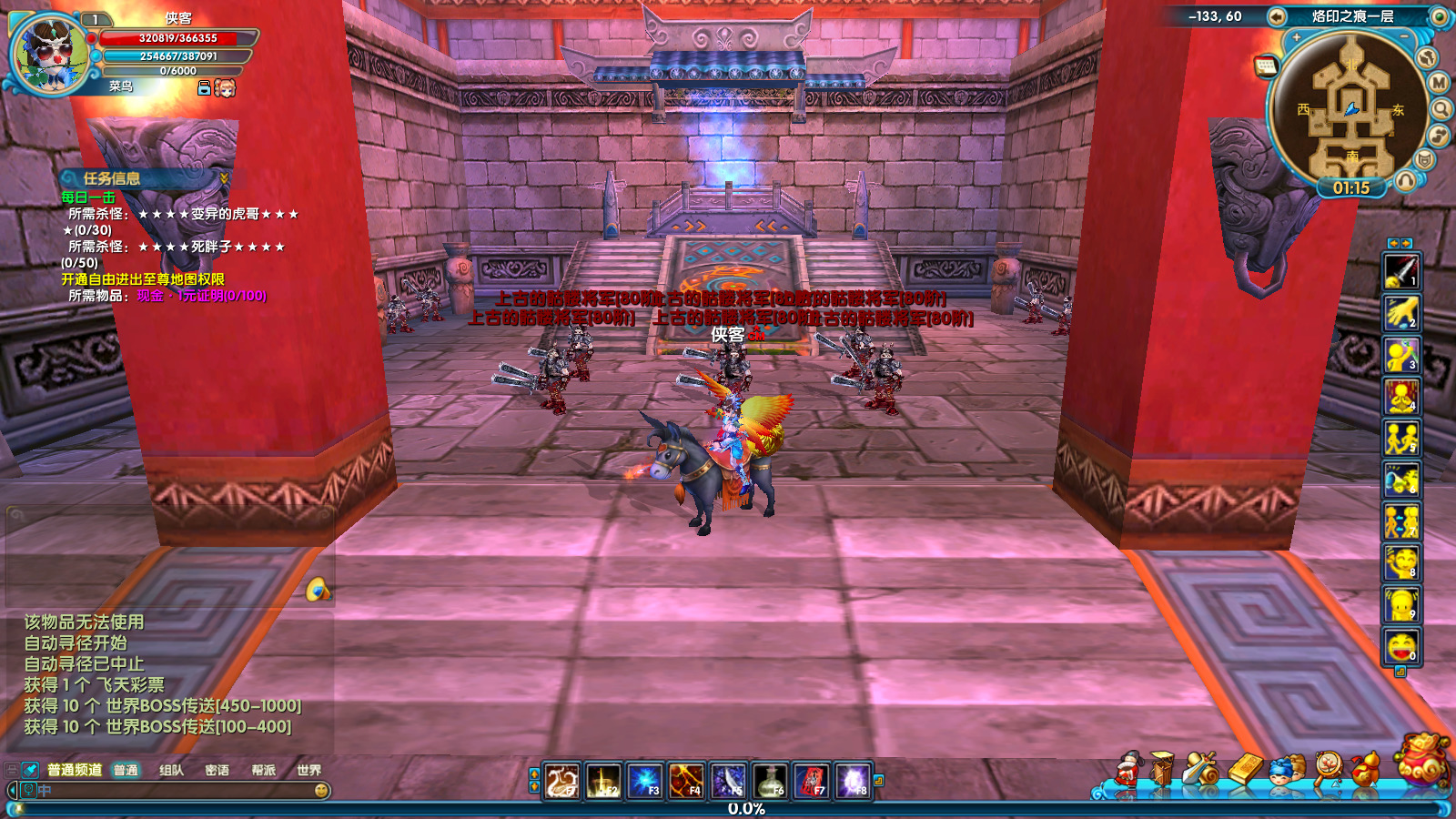Drink the potion in hotbar slot F6
Screen dimensions: 1456x819
click(x=770, y=781)
